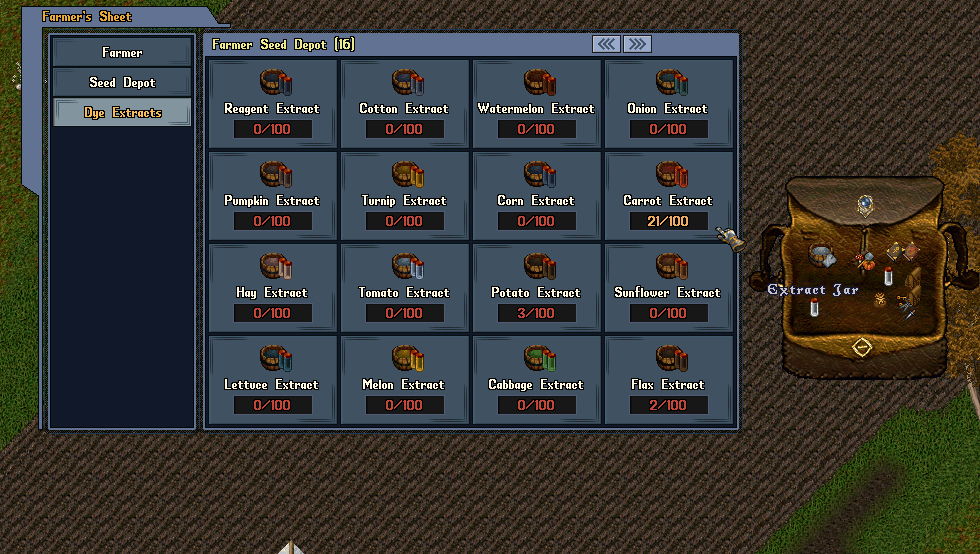Switch to the Farmer tab
This screenshot has width=980, height=554.
click(122, 52)
